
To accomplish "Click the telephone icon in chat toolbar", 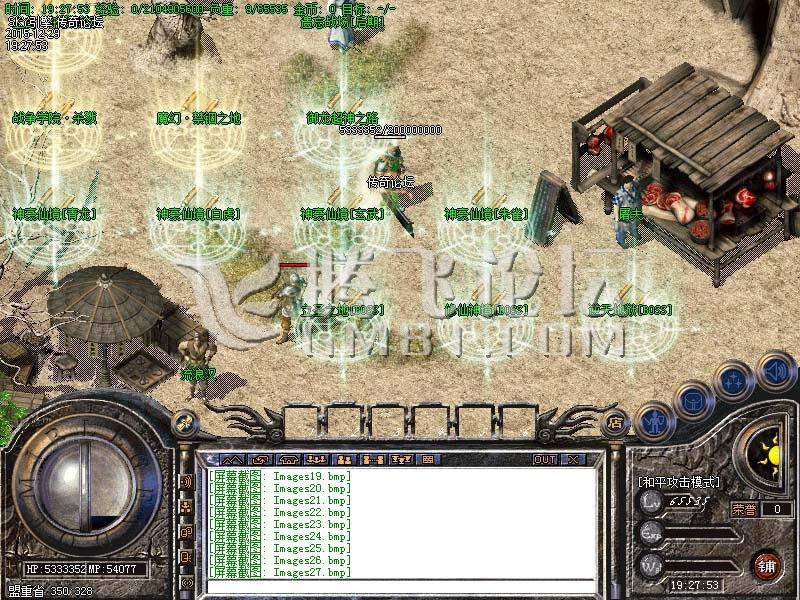I will coord(288,460).
